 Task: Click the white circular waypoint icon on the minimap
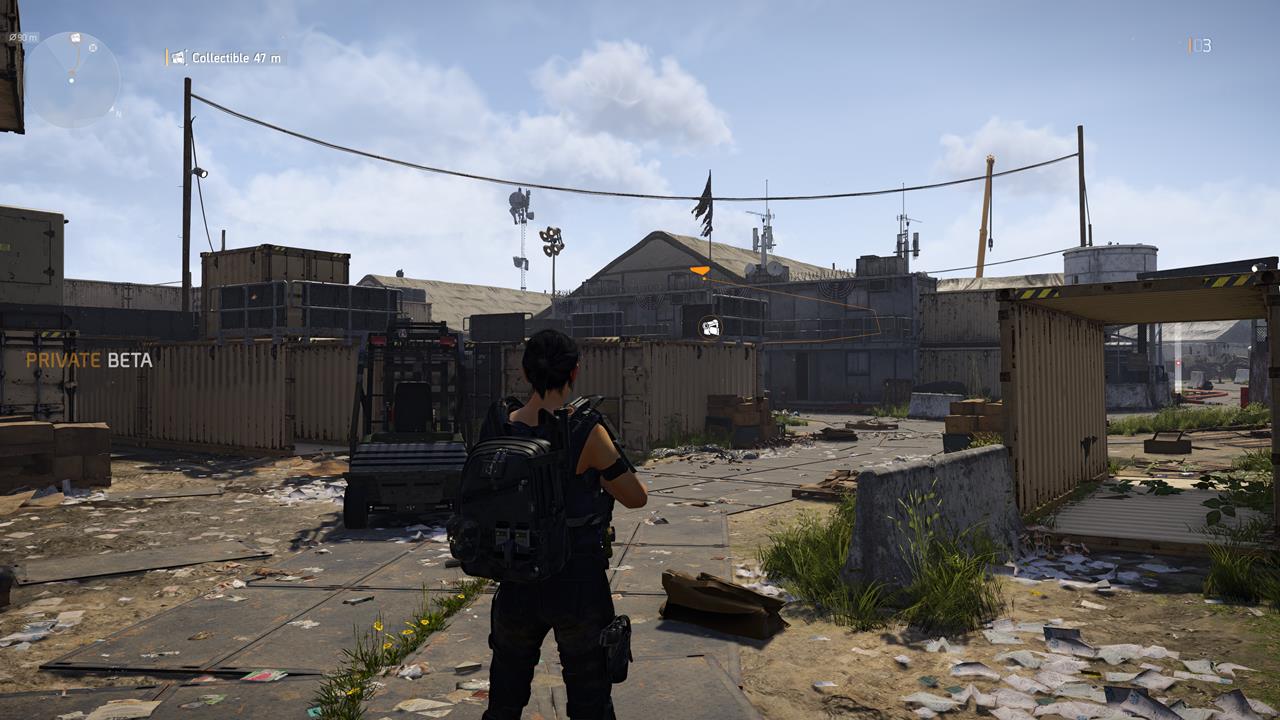coord(93,48)
